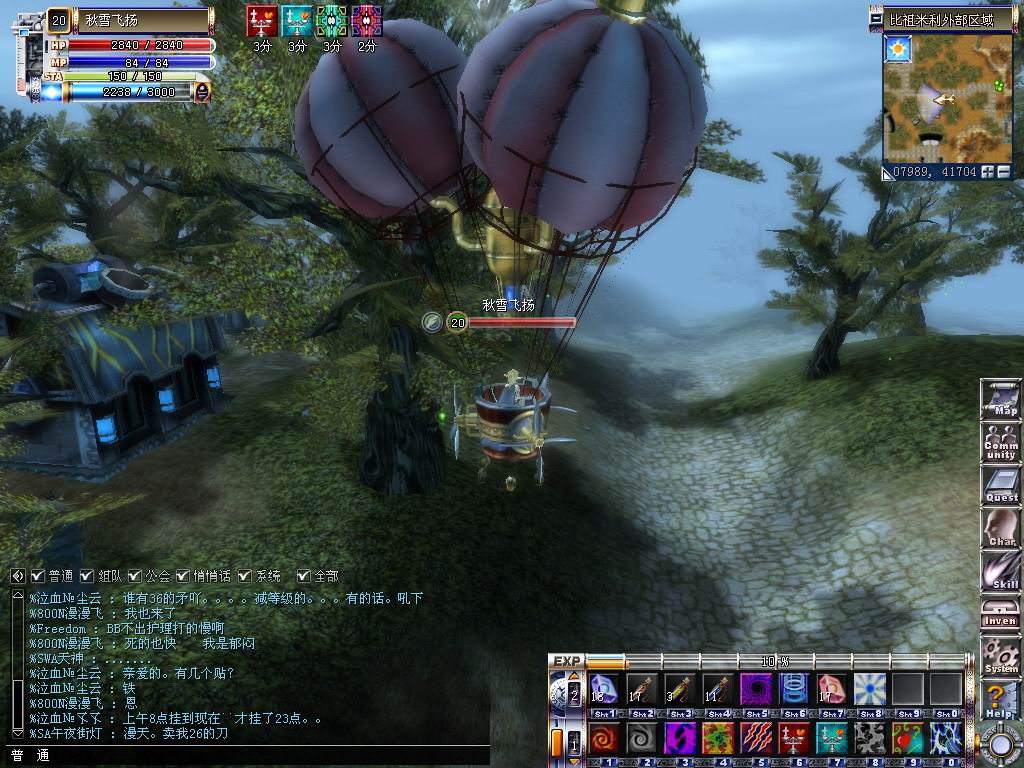Toggle the 系统 chat filter checkbox
This screenshot has width=1024, height=768.
tap(245, 576)
